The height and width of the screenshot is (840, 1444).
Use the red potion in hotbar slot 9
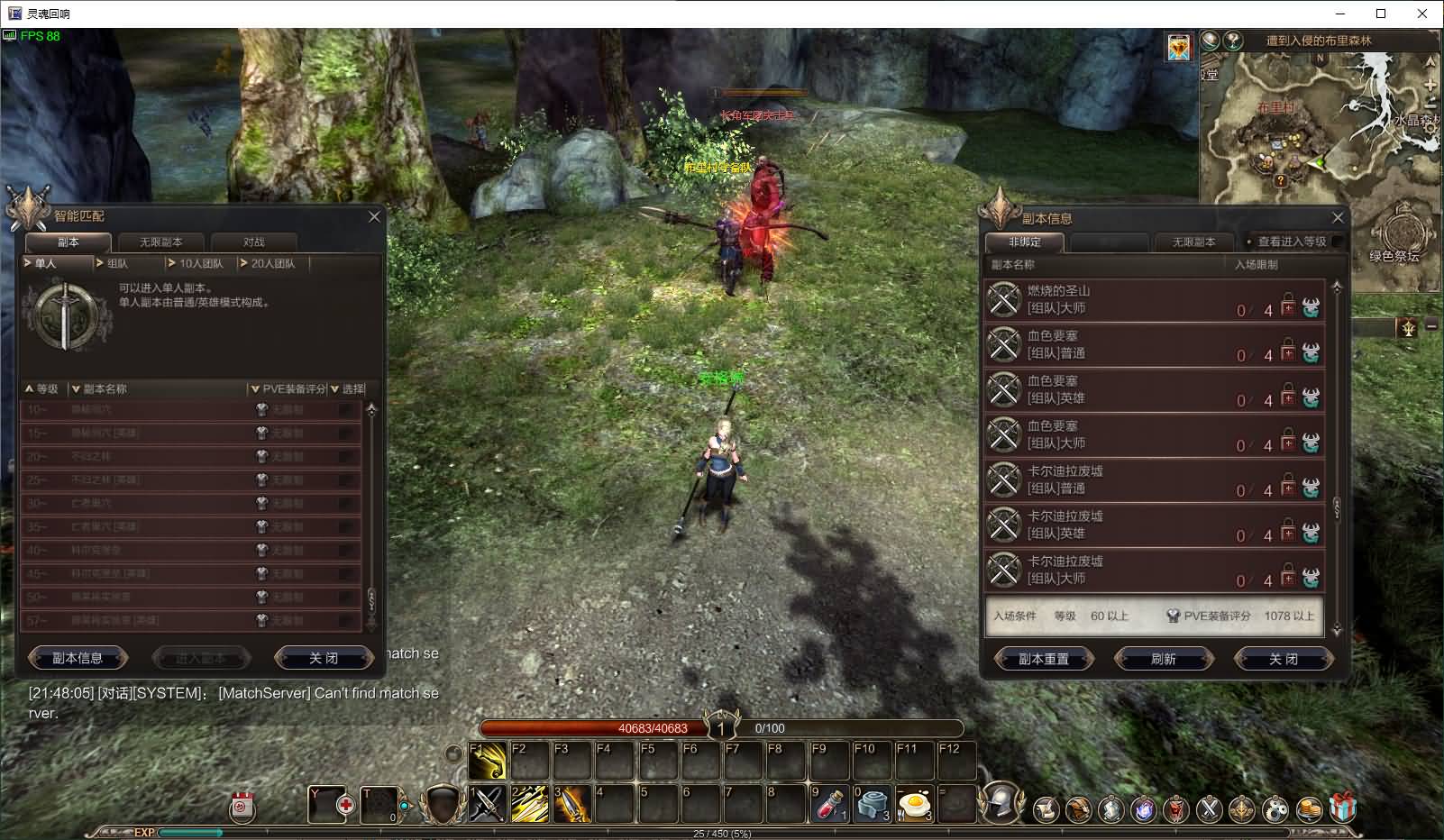[829, 804]
